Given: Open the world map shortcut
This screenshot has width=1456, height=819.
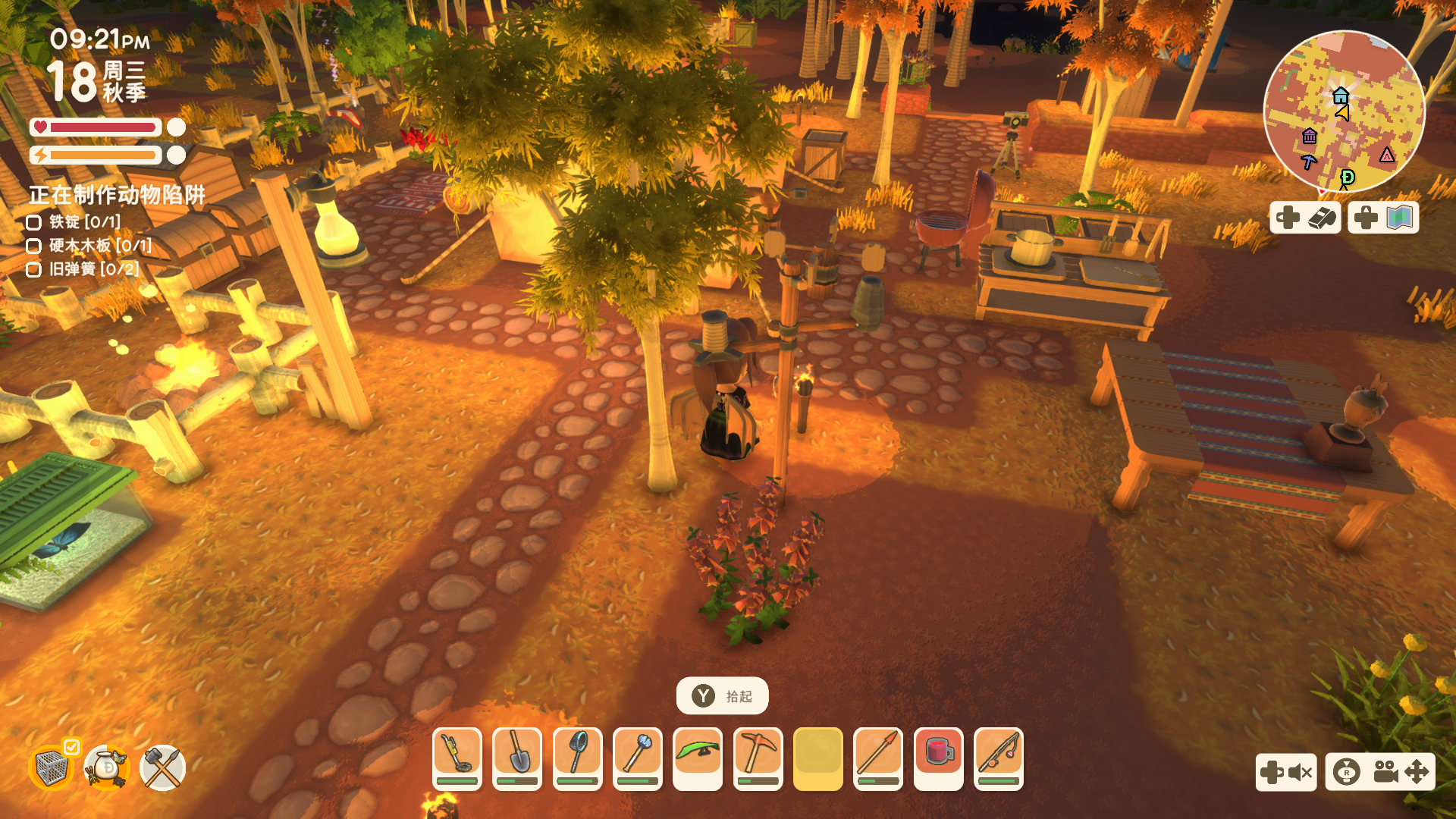Looking at the screenshot, I should [x=1383, y=218].
